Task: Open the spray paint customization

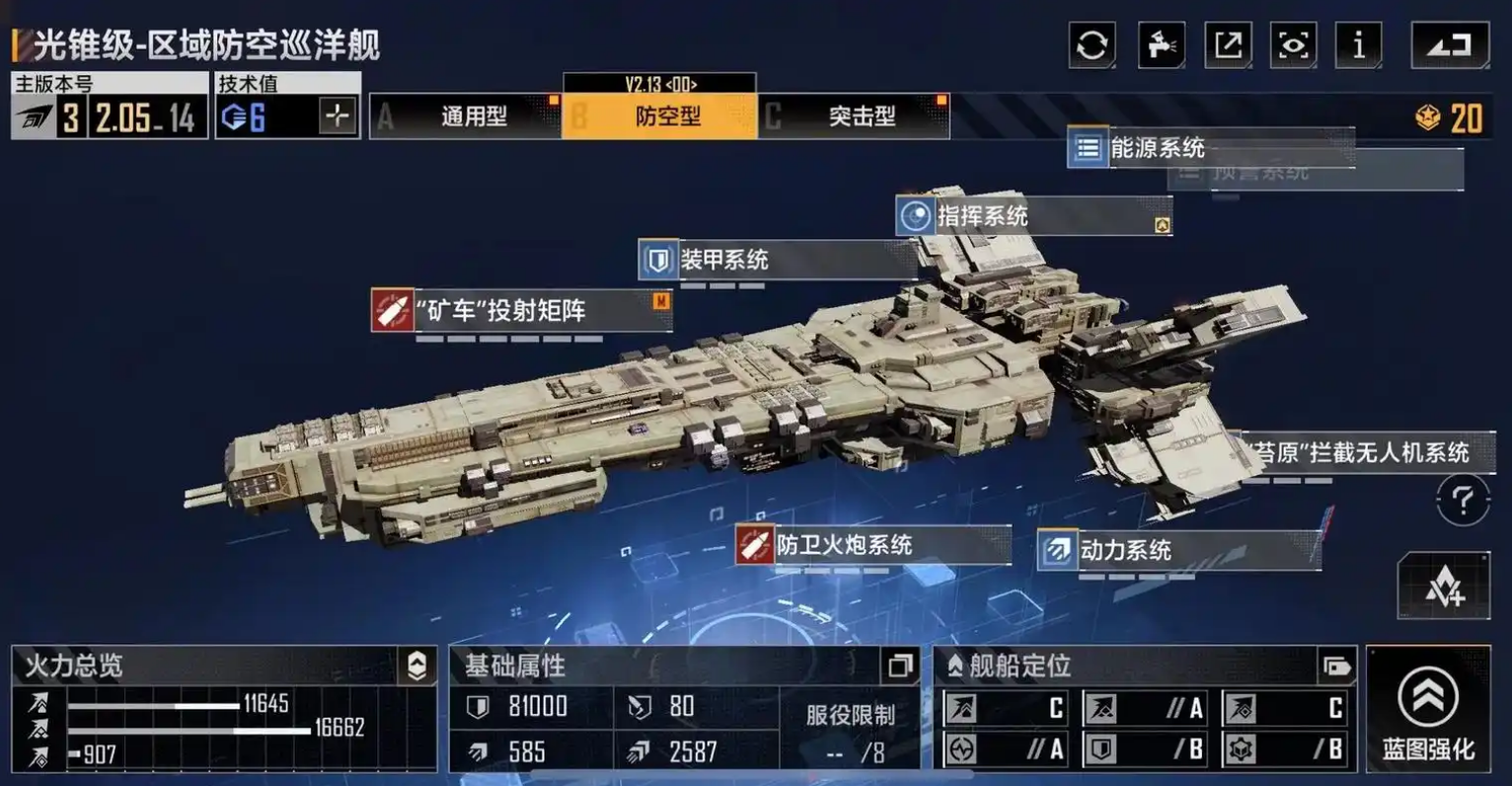Action: coord(1161,45)
